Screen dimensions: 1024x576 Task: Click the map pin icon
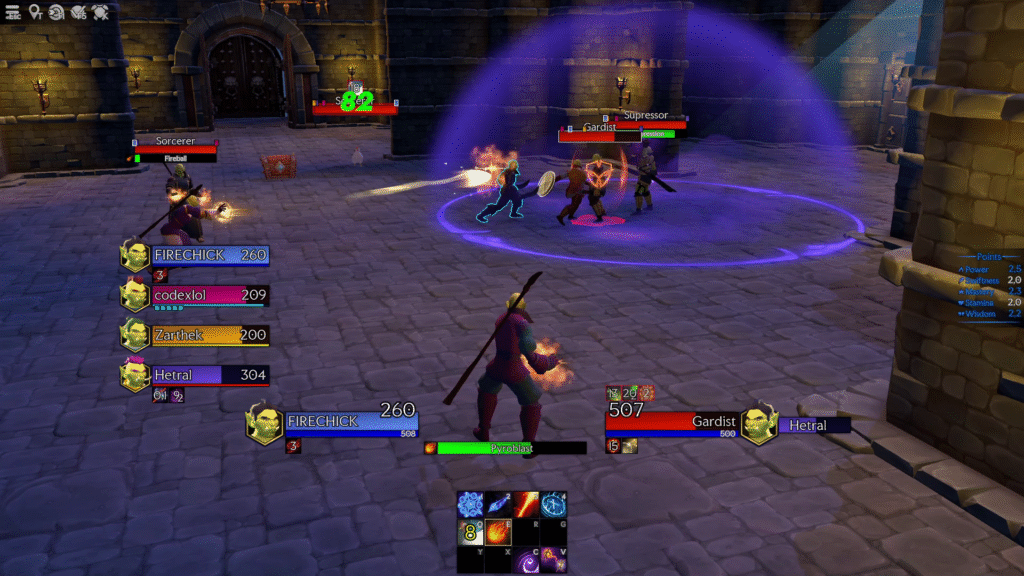pyautogui.click(x=35, y=12)
